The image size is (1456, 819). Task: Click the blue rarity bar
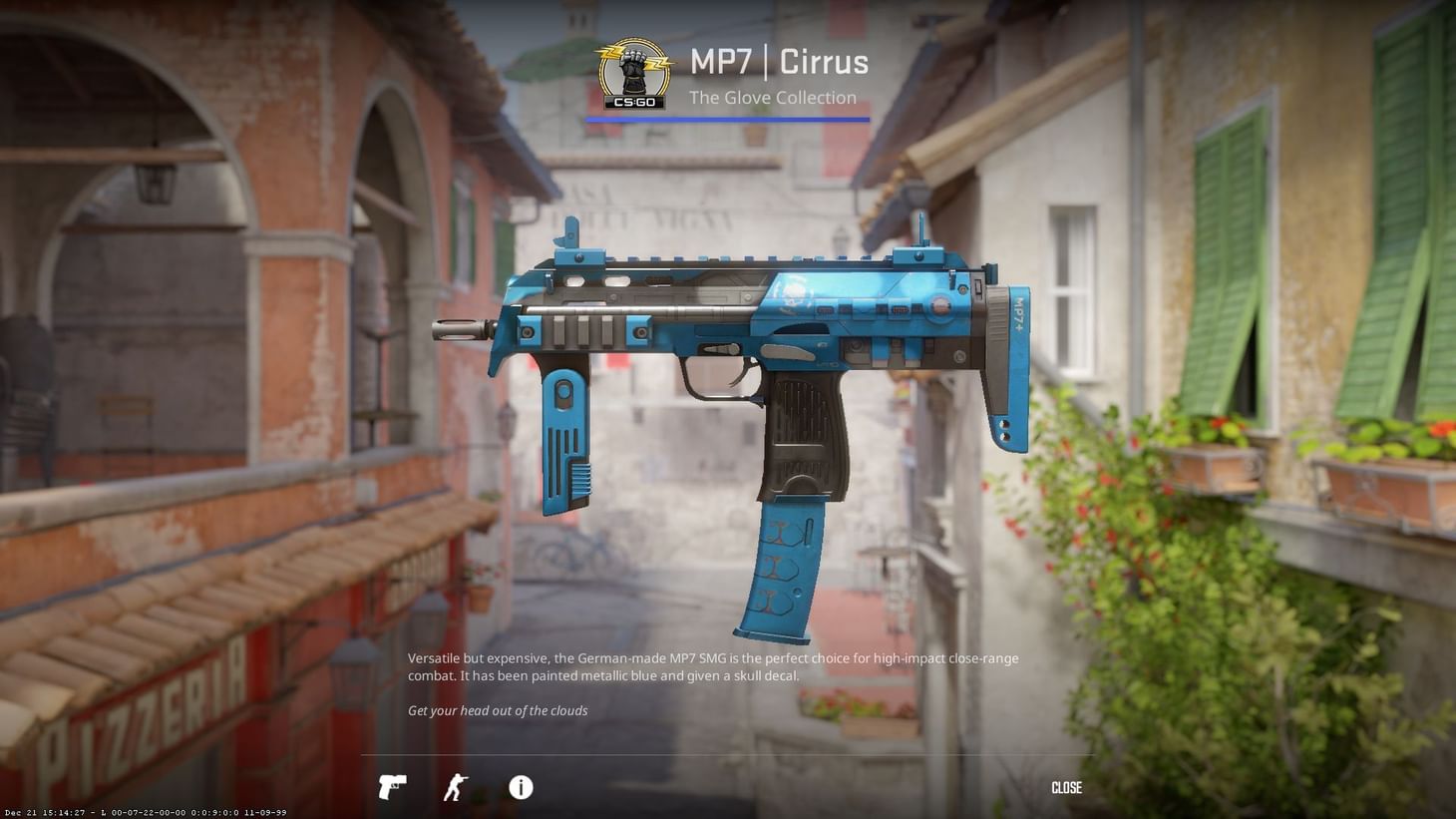[727, 120]
